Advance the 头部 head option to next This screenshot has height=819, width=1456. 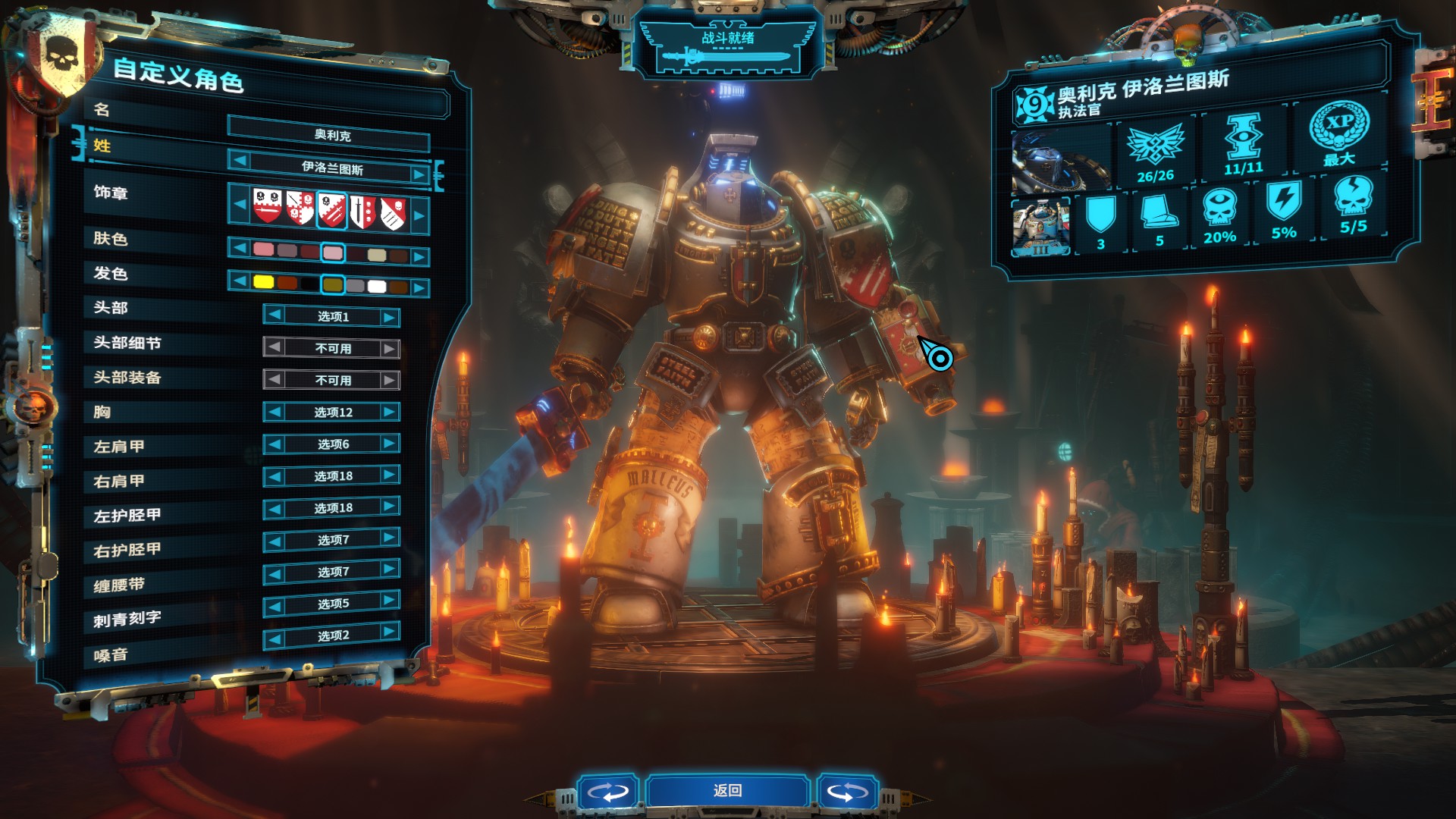(x=389, y=317)
